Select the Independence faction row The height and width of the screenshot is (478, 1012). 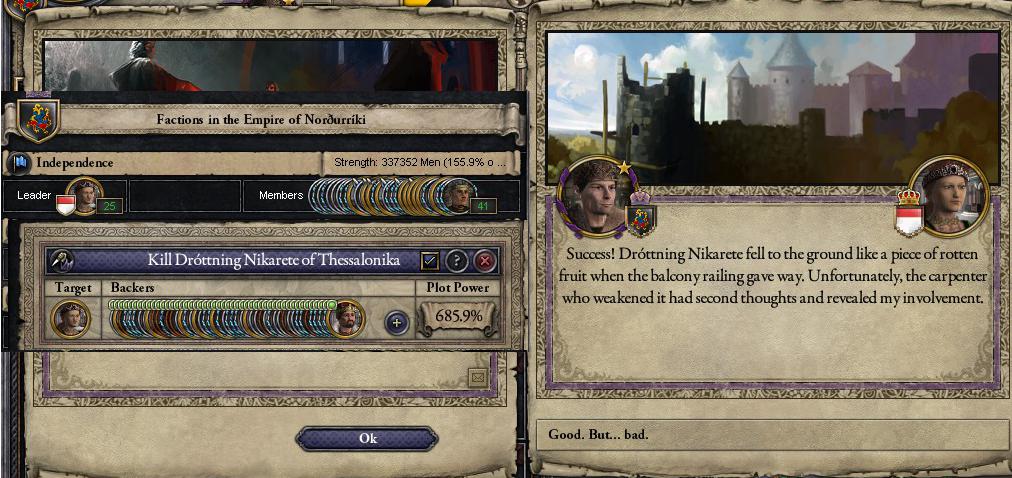tap(165, 163)
